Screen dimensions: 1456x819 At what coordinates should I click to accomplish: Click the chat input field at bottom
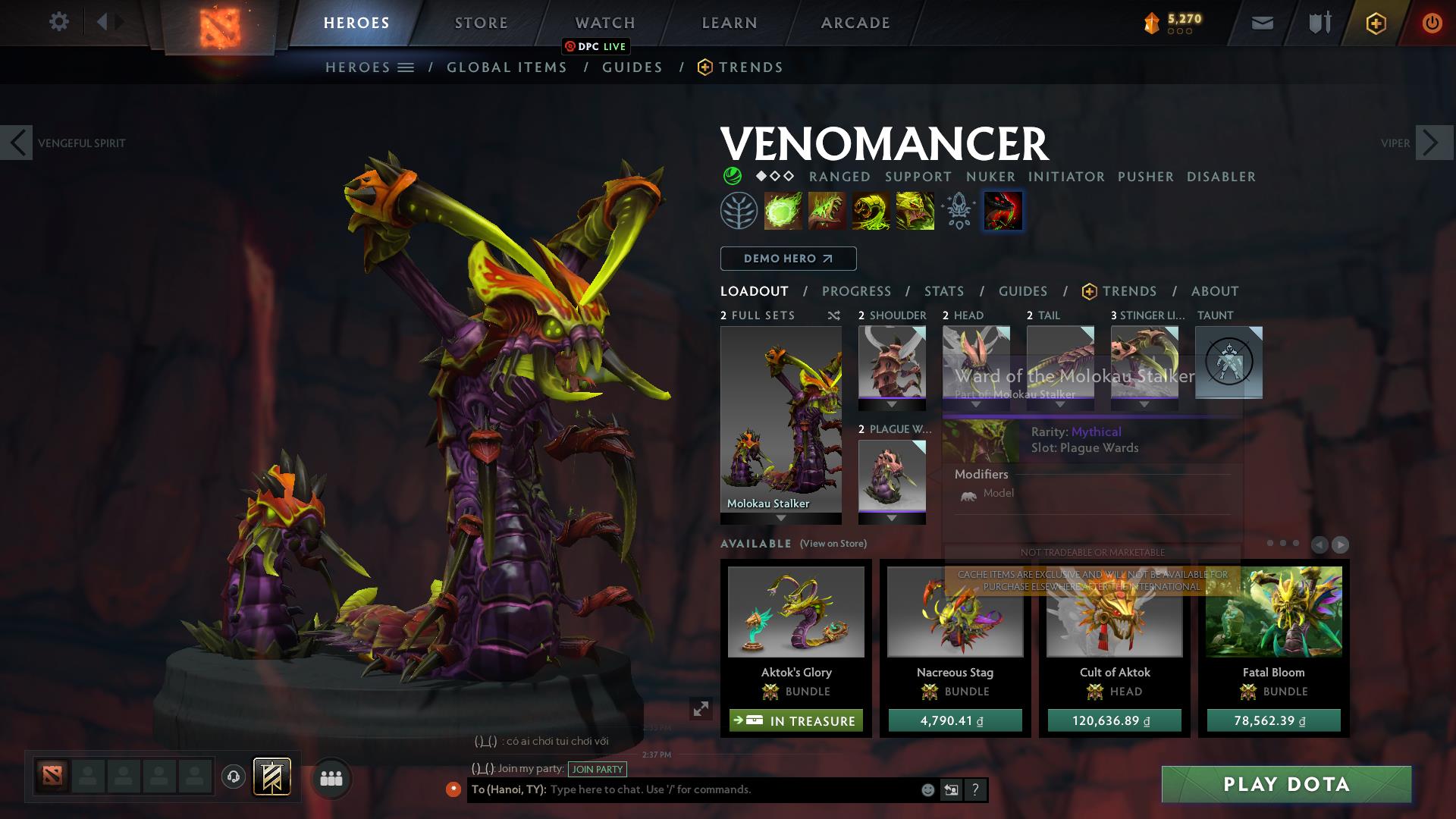[x=720, y=789]
